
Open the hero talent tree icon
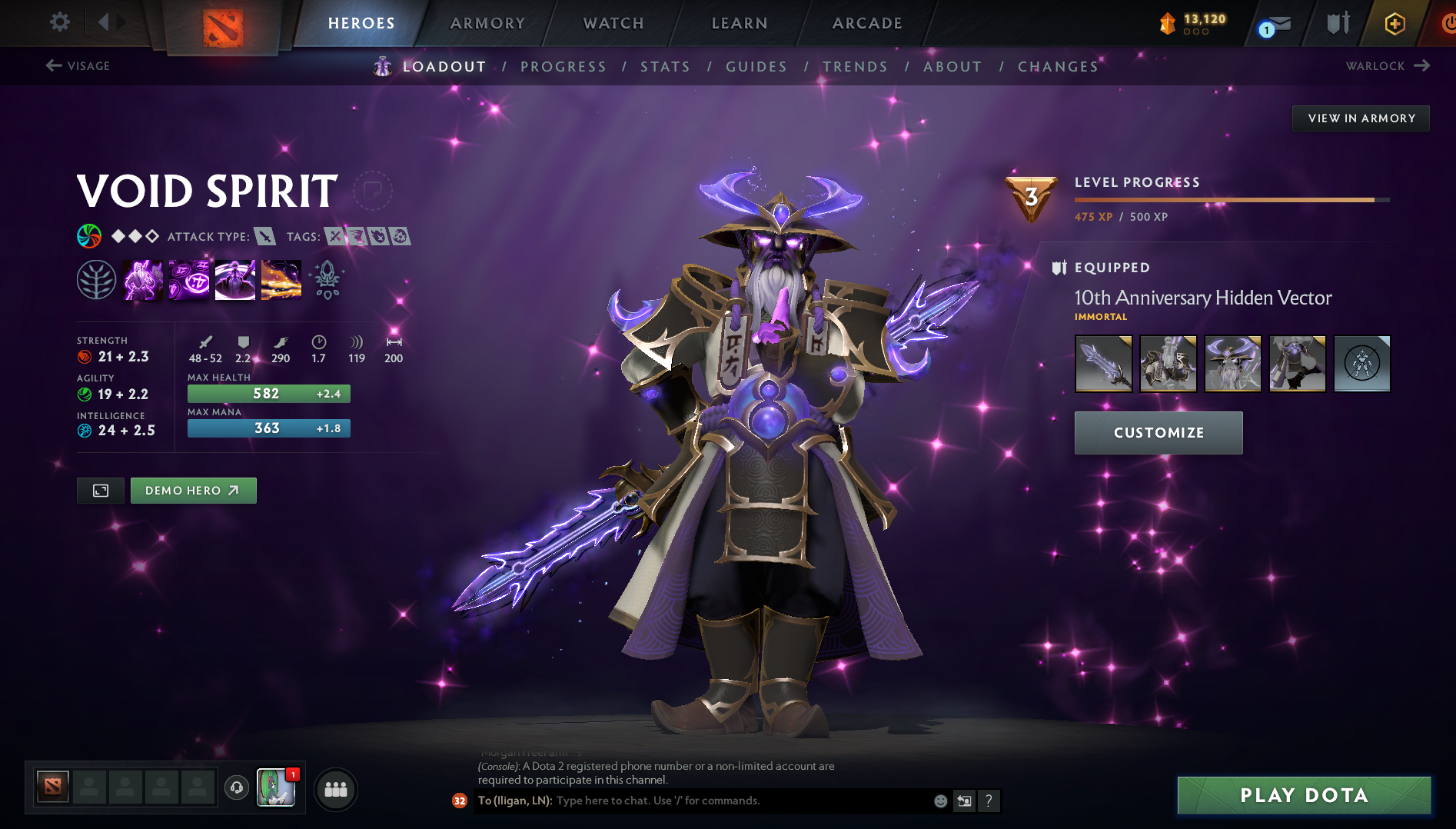coord(98,278)
